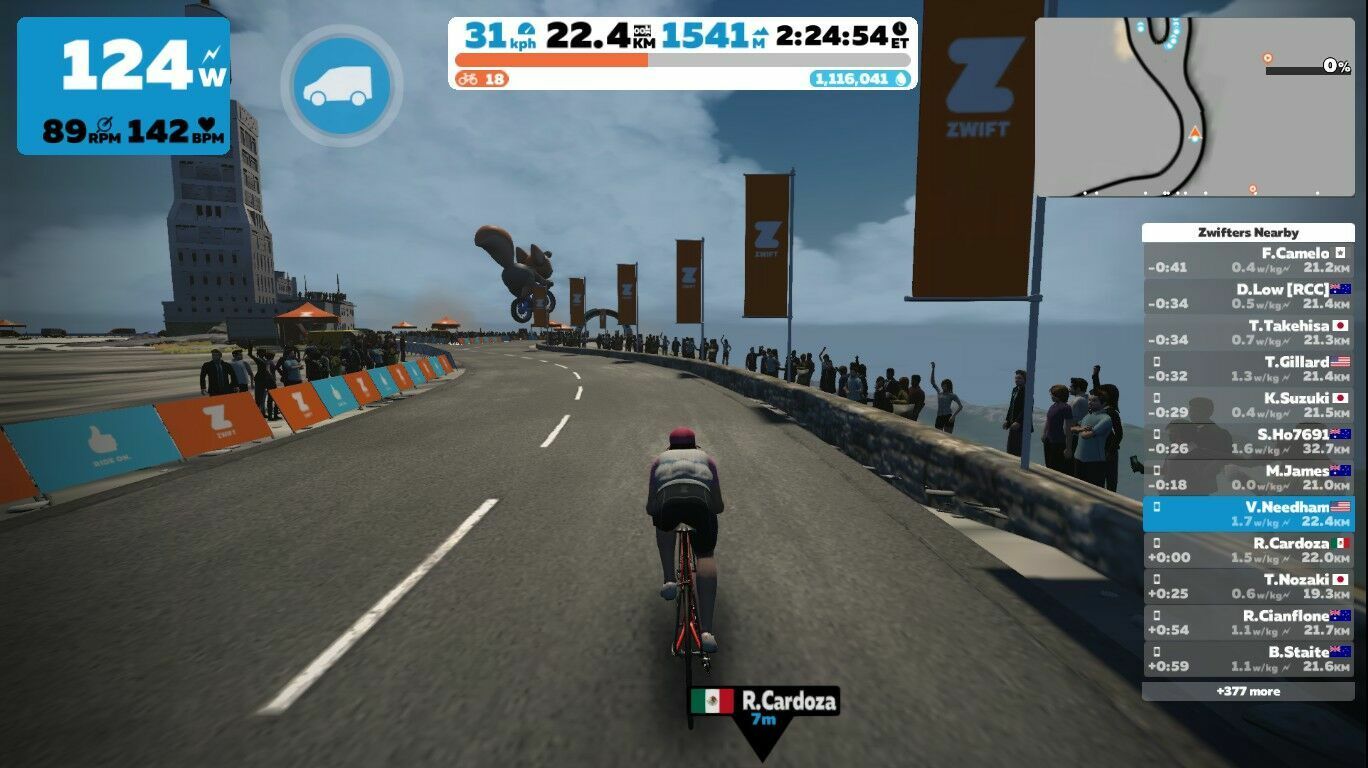Open the power, cadence and heart rate panel
The height and width of the screenshot is (768, 1368).
pyautogui.click(x=123, y=86)
